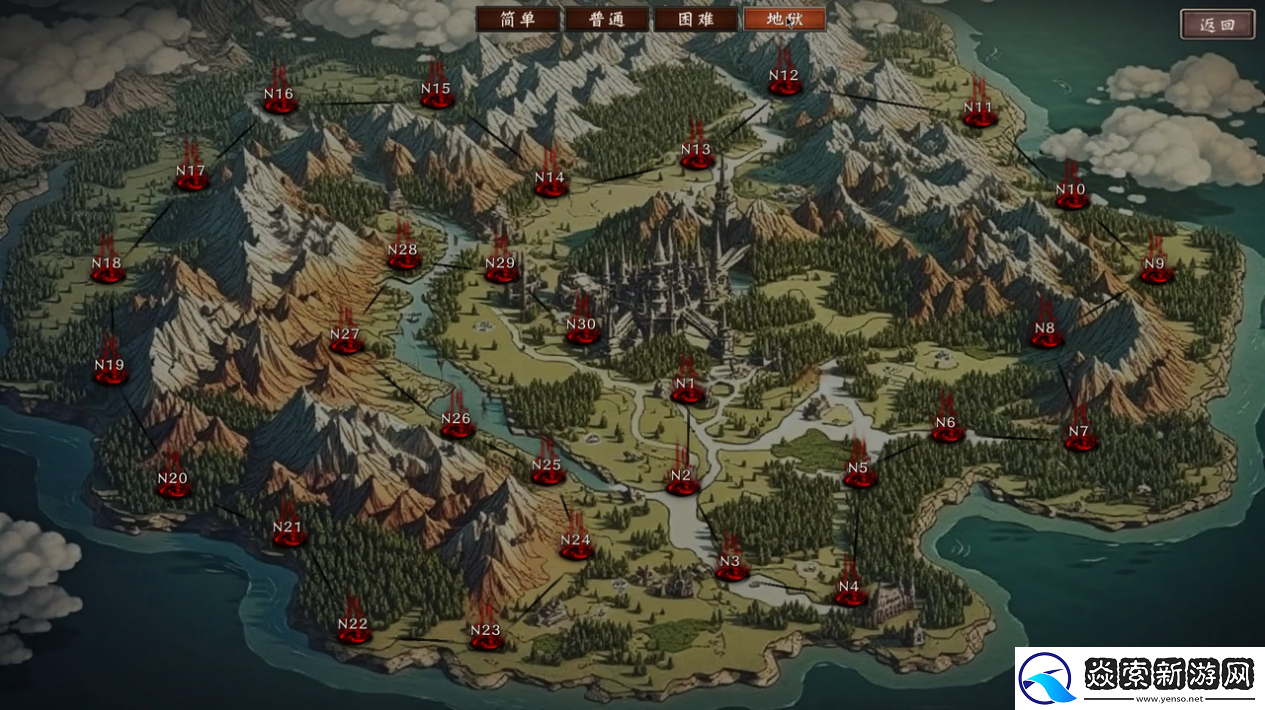Screen dimensions: 1265x710
Task: Open stage N25
Action: point(547,468)
